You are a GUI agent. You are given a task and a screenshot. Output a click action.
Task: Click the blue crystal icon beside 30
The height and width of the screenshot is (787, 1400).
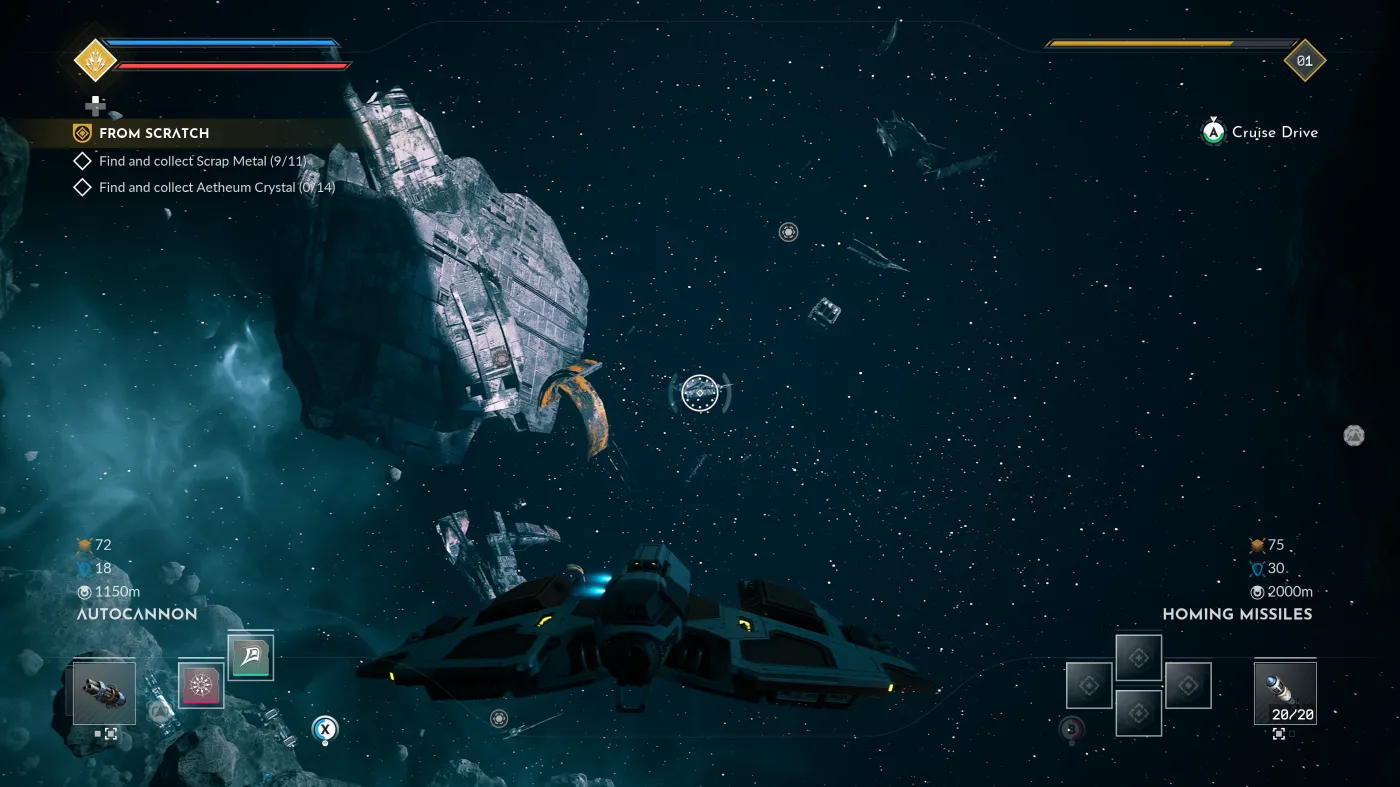click(1258, 568)
